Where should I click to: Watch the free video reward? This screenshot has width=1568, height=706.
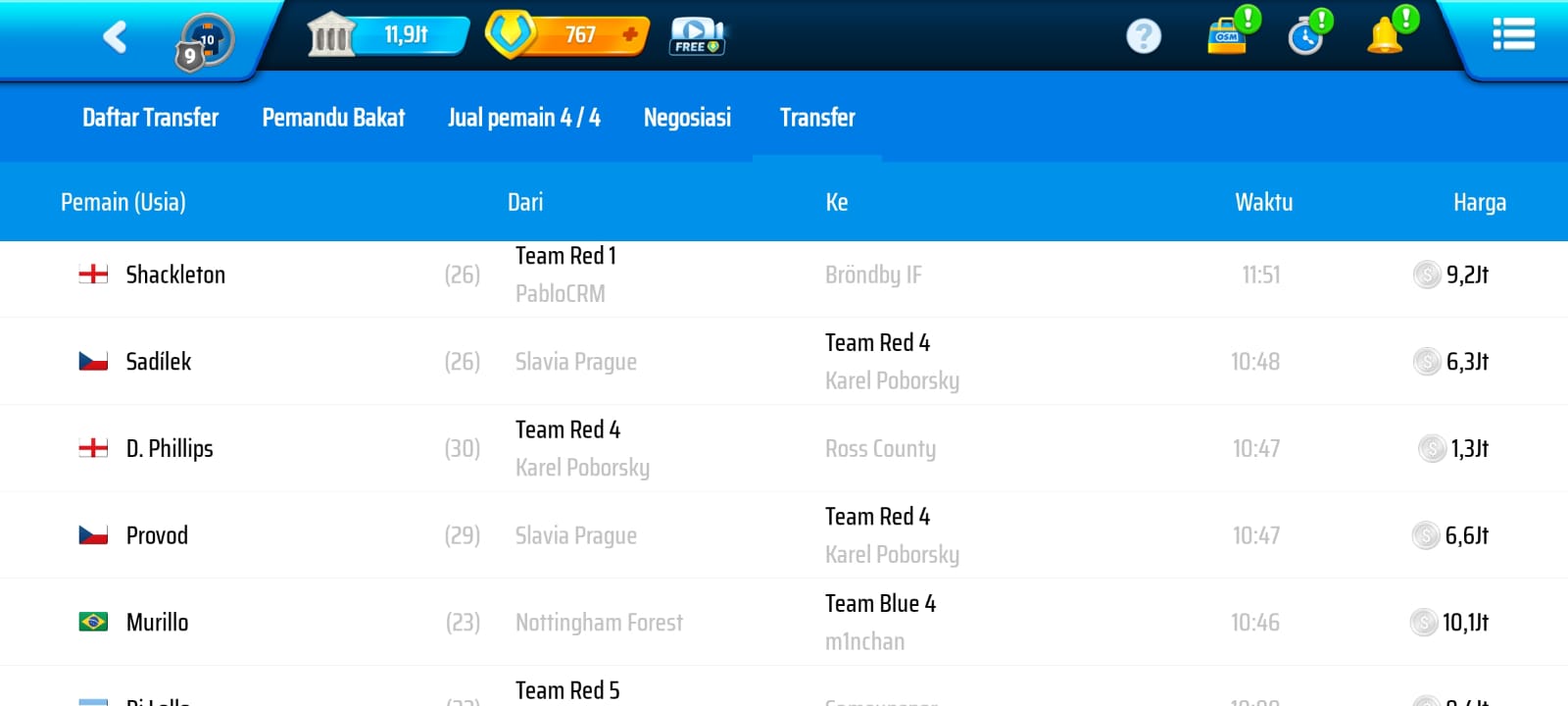point(697,36)
